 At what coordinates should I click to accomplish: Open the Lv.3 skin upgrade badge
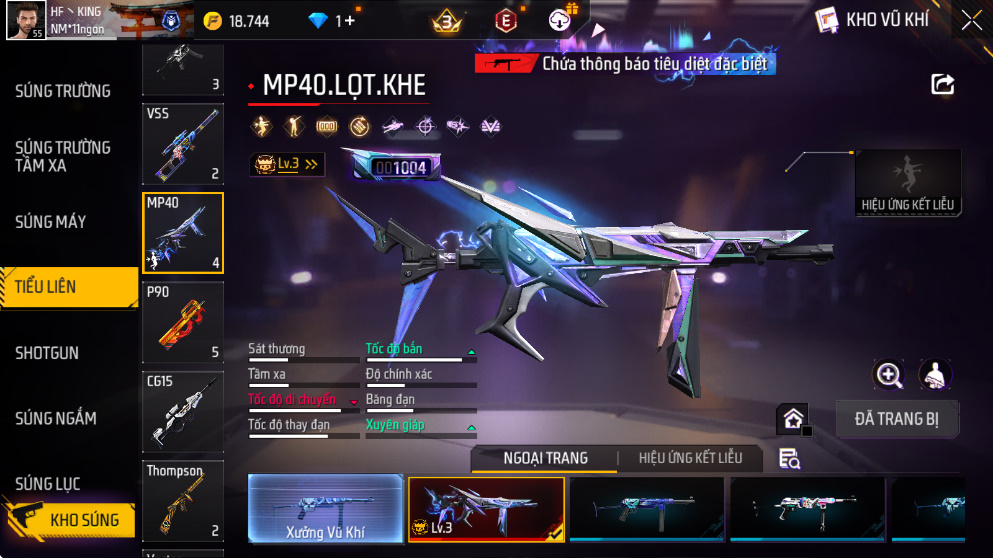coord(287,165)
